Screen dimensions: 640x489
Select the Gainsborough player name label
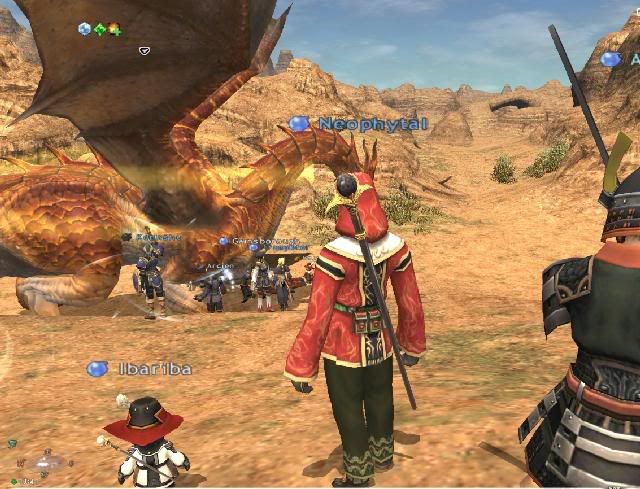tap(265, 241)
